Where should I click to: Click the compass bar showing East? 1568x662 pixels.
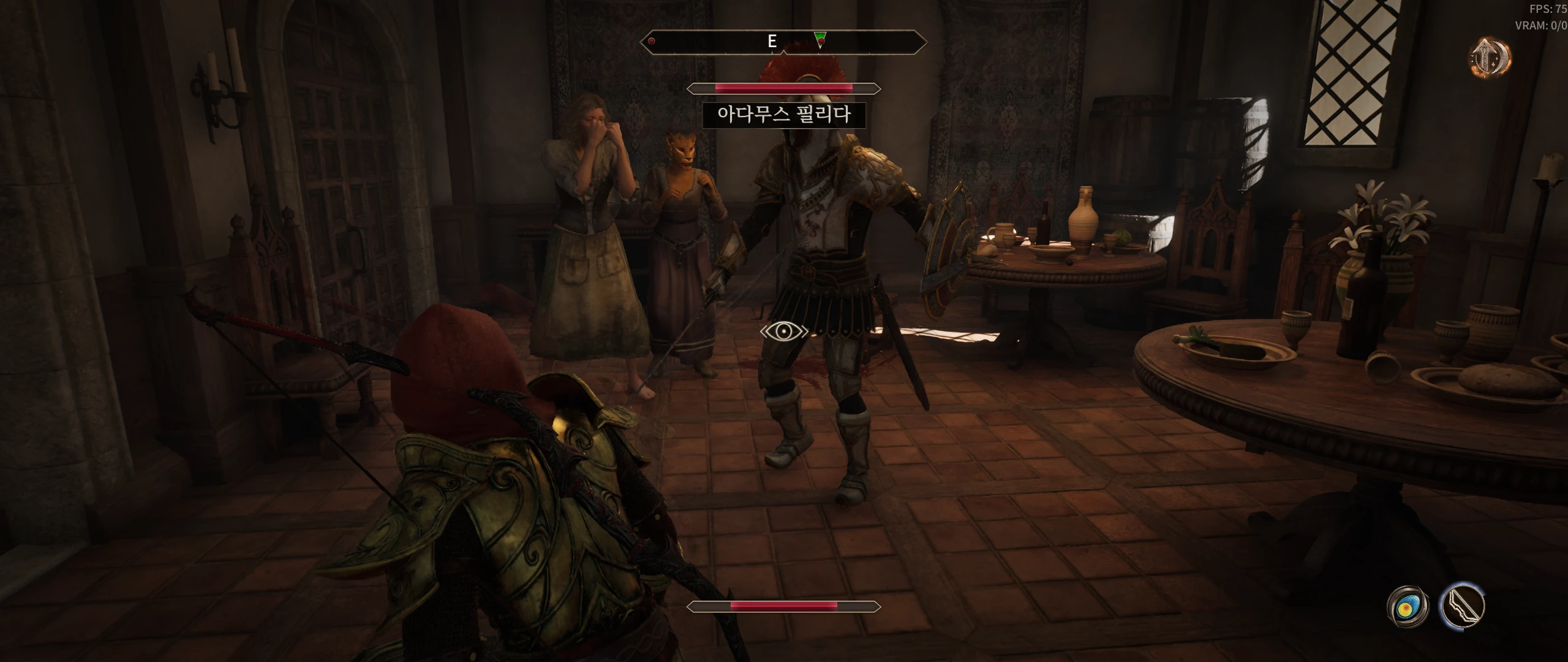point(783,42)
